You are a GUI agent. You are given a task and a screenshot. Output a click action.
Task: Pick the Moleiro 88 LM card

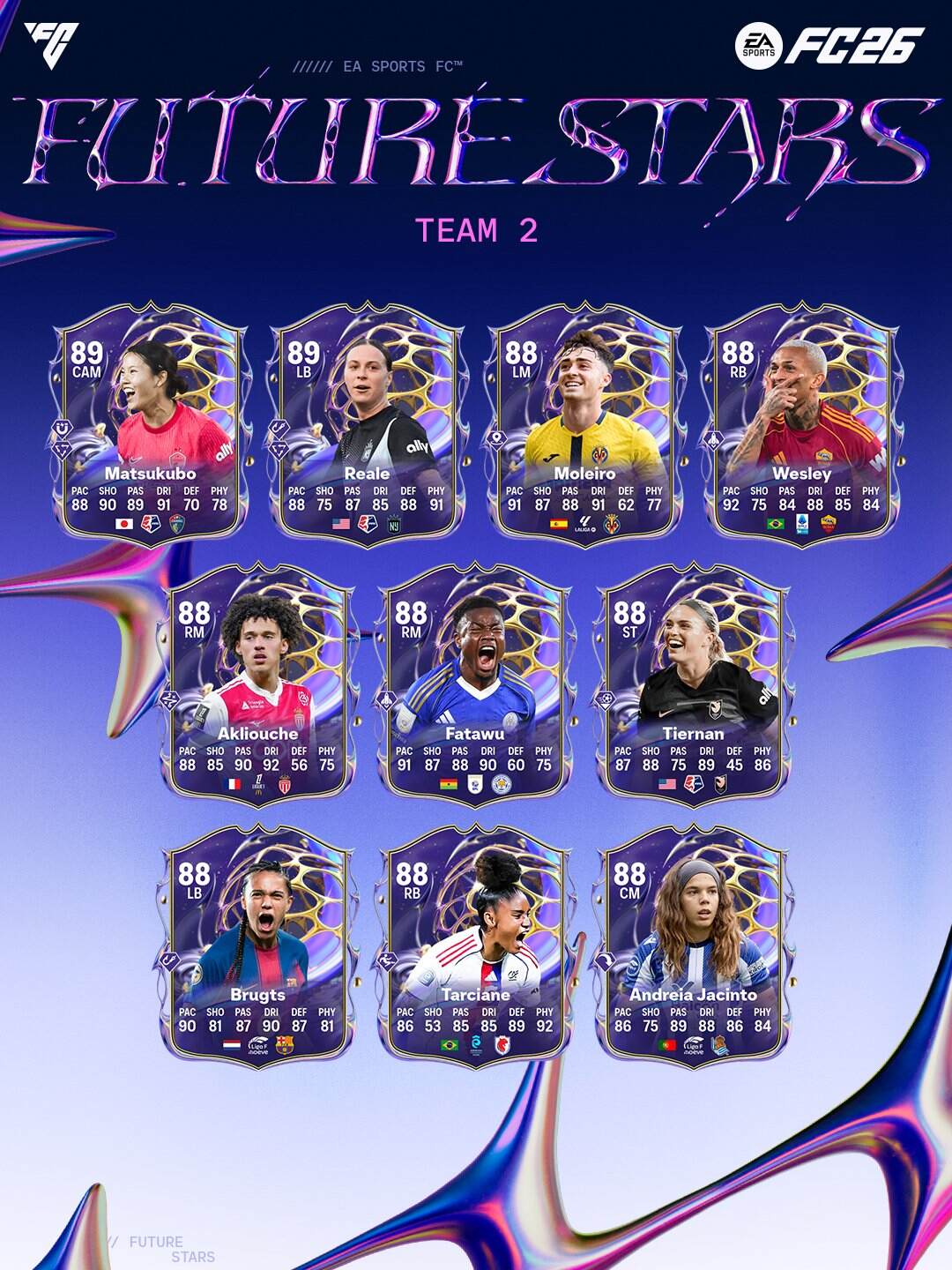(584, 423)
